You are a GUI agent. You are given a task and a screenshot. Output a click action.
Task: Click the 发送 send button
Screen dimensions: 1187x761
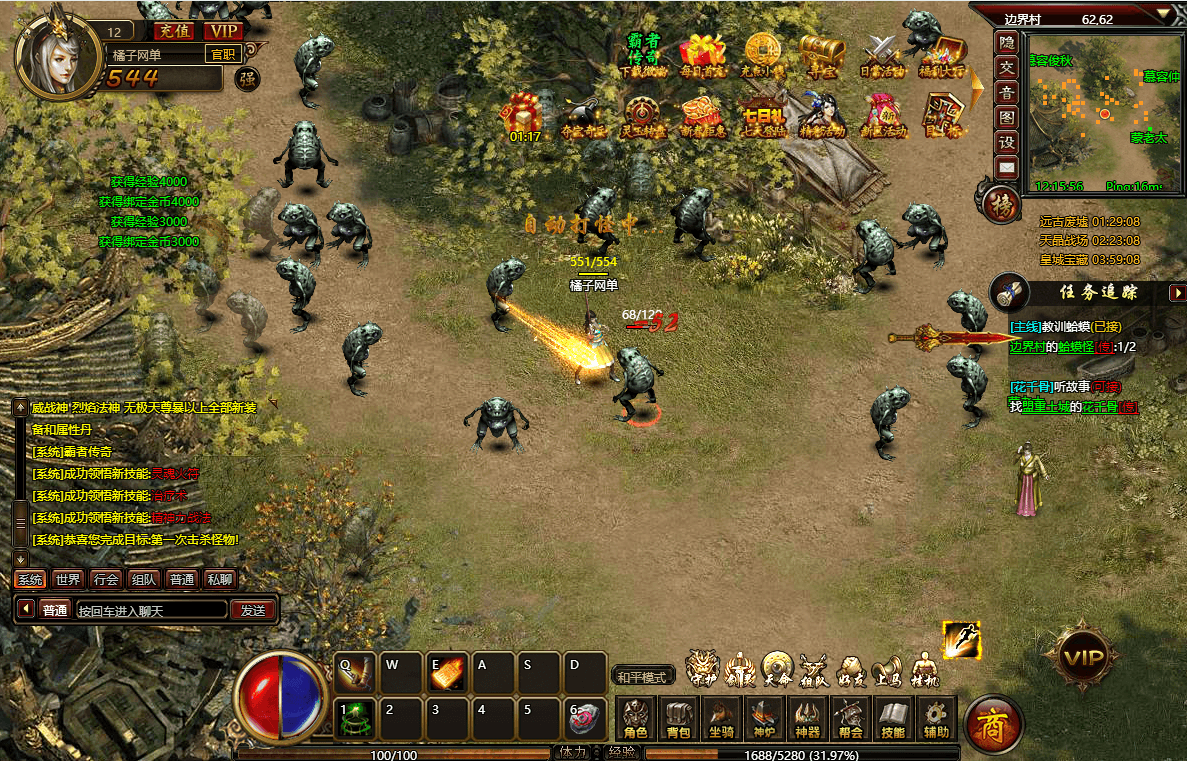click(253, 610)
